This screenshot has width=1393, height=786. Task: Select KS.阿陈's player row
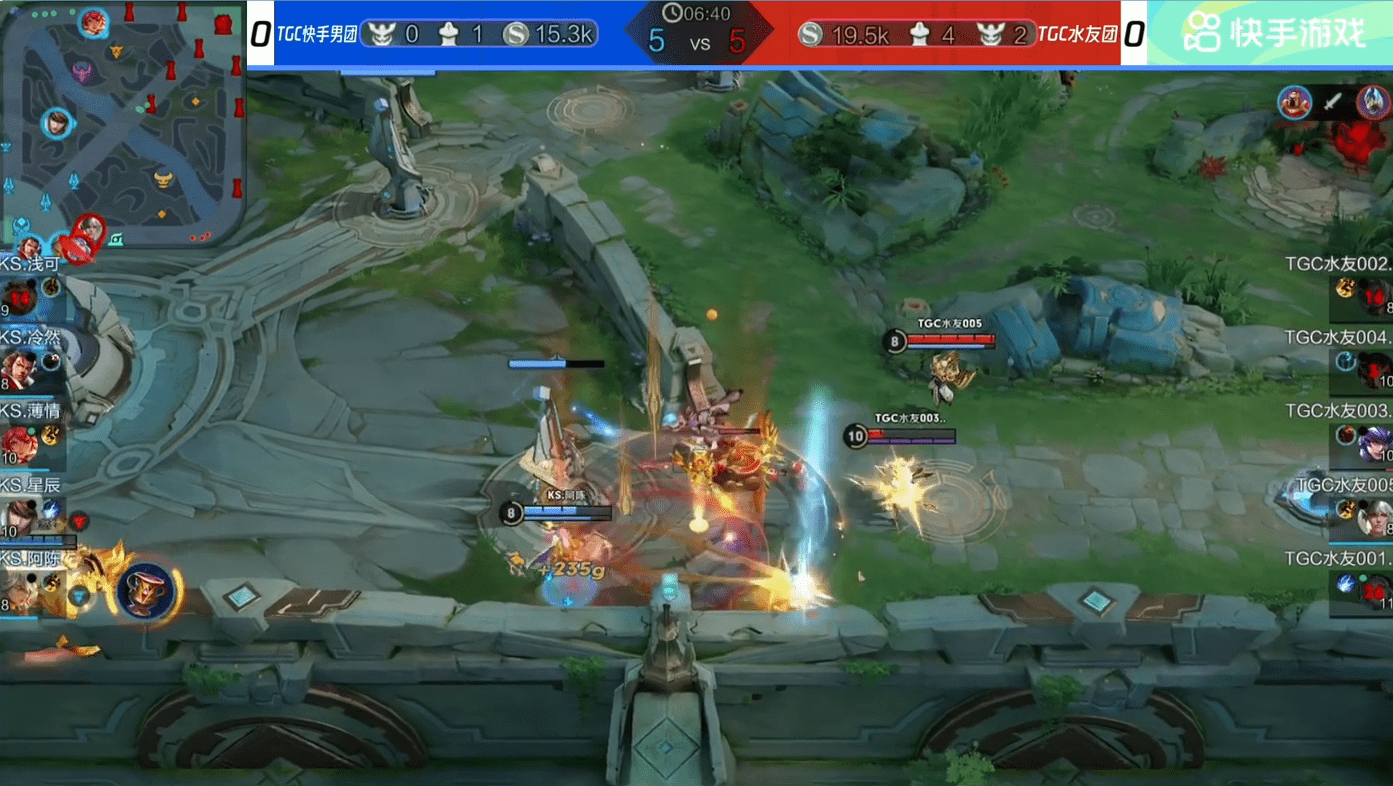point(30,584)
